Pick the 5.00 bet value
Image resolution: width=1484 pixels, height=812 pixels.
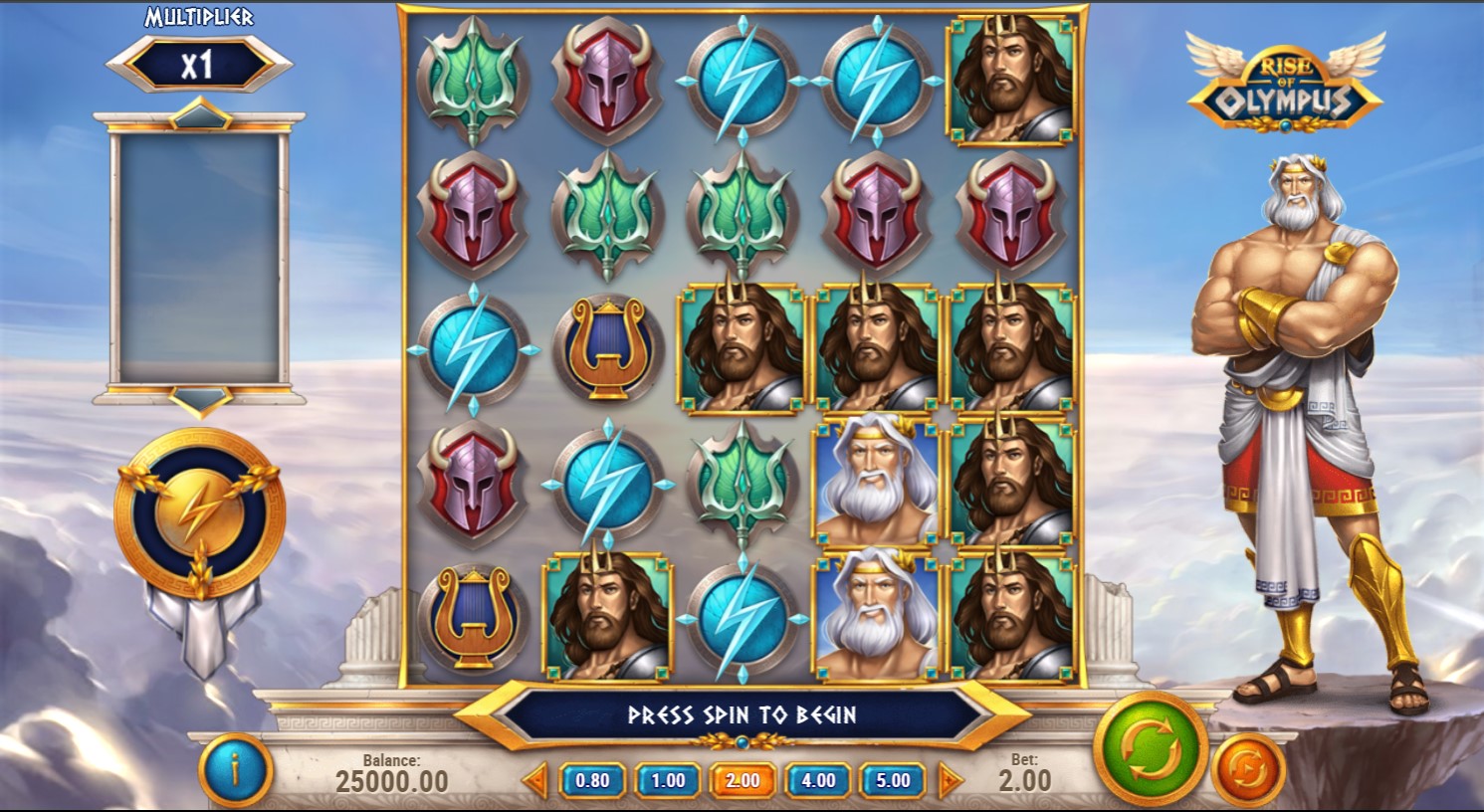893,781
